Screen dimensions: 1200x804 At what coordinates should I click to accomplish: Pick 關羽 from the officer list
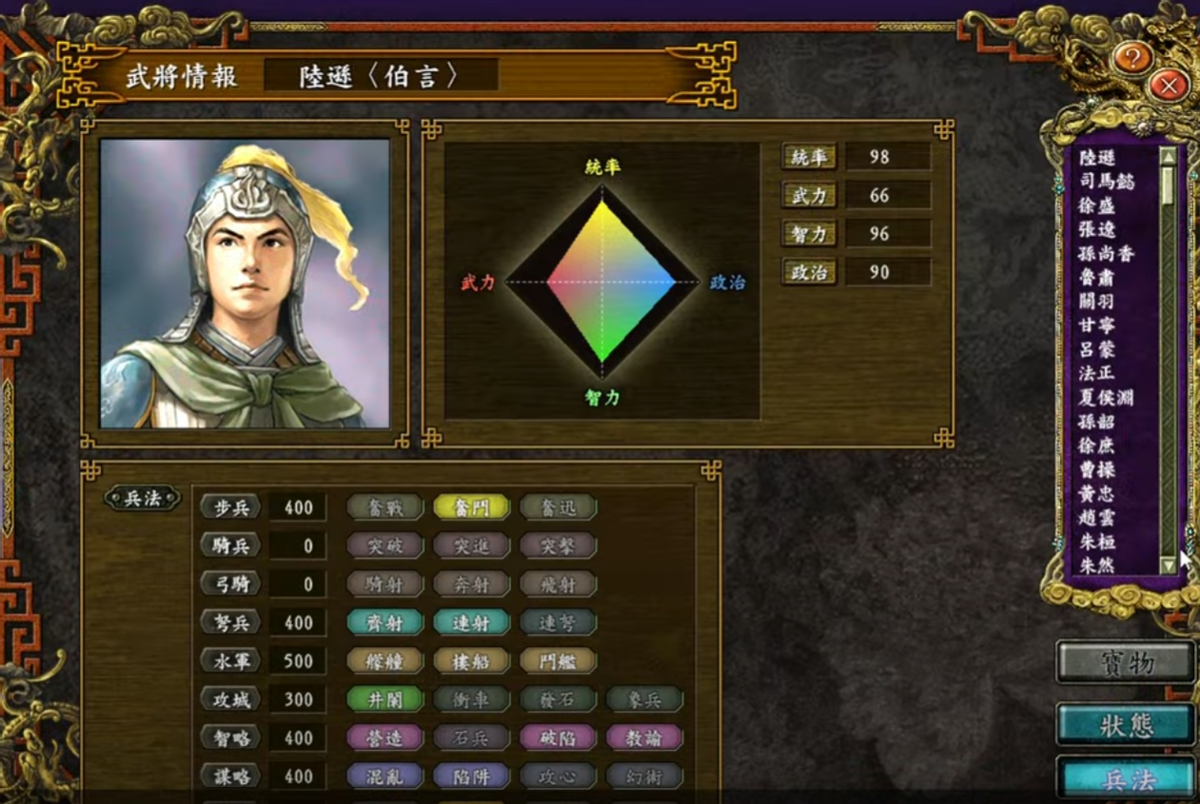click(1098, 301)
